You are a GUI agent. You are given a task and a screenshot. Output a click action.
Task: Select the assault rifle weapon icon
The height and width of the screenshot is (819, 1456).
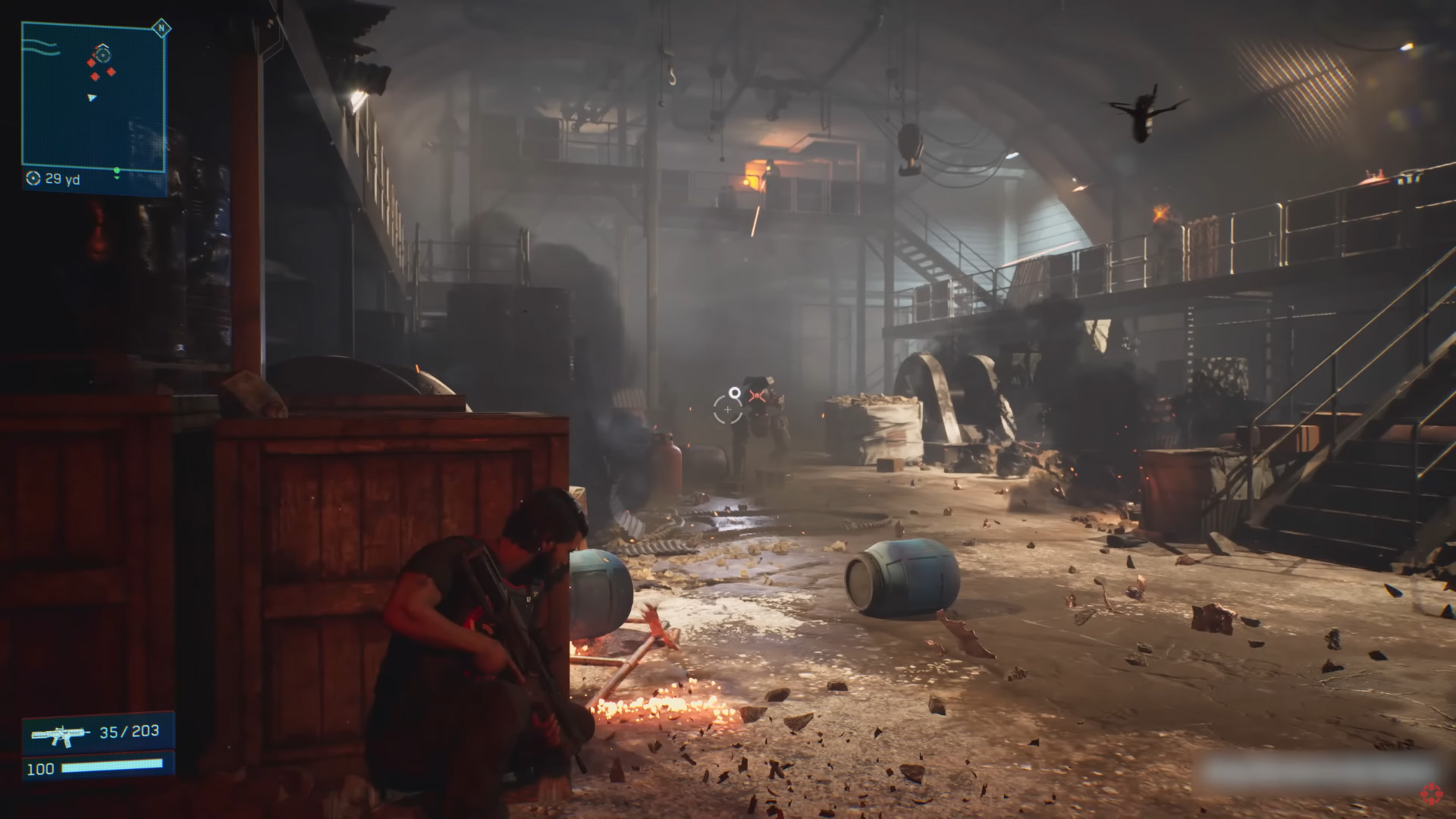pos(56,733)
